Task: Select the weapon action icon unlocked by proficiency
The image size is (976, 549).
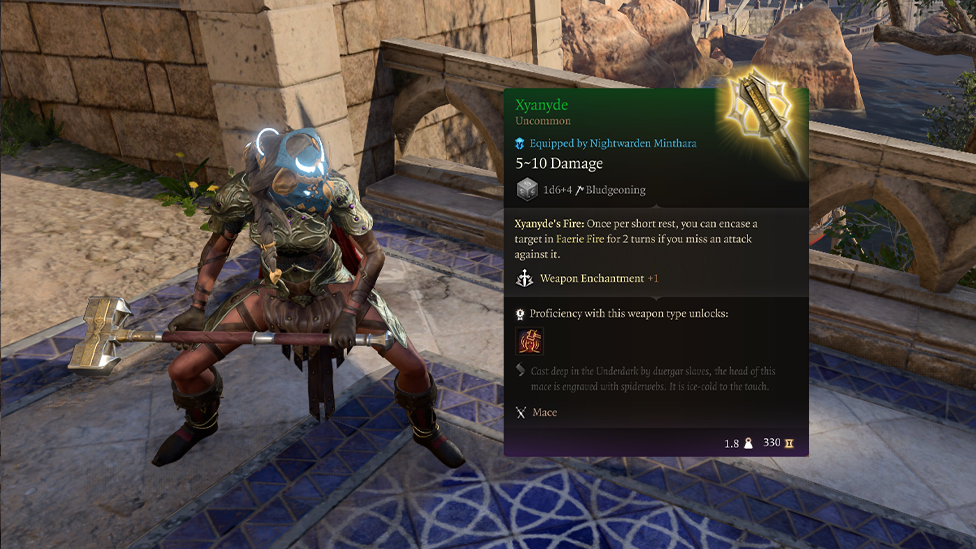Action: (529, 342)
